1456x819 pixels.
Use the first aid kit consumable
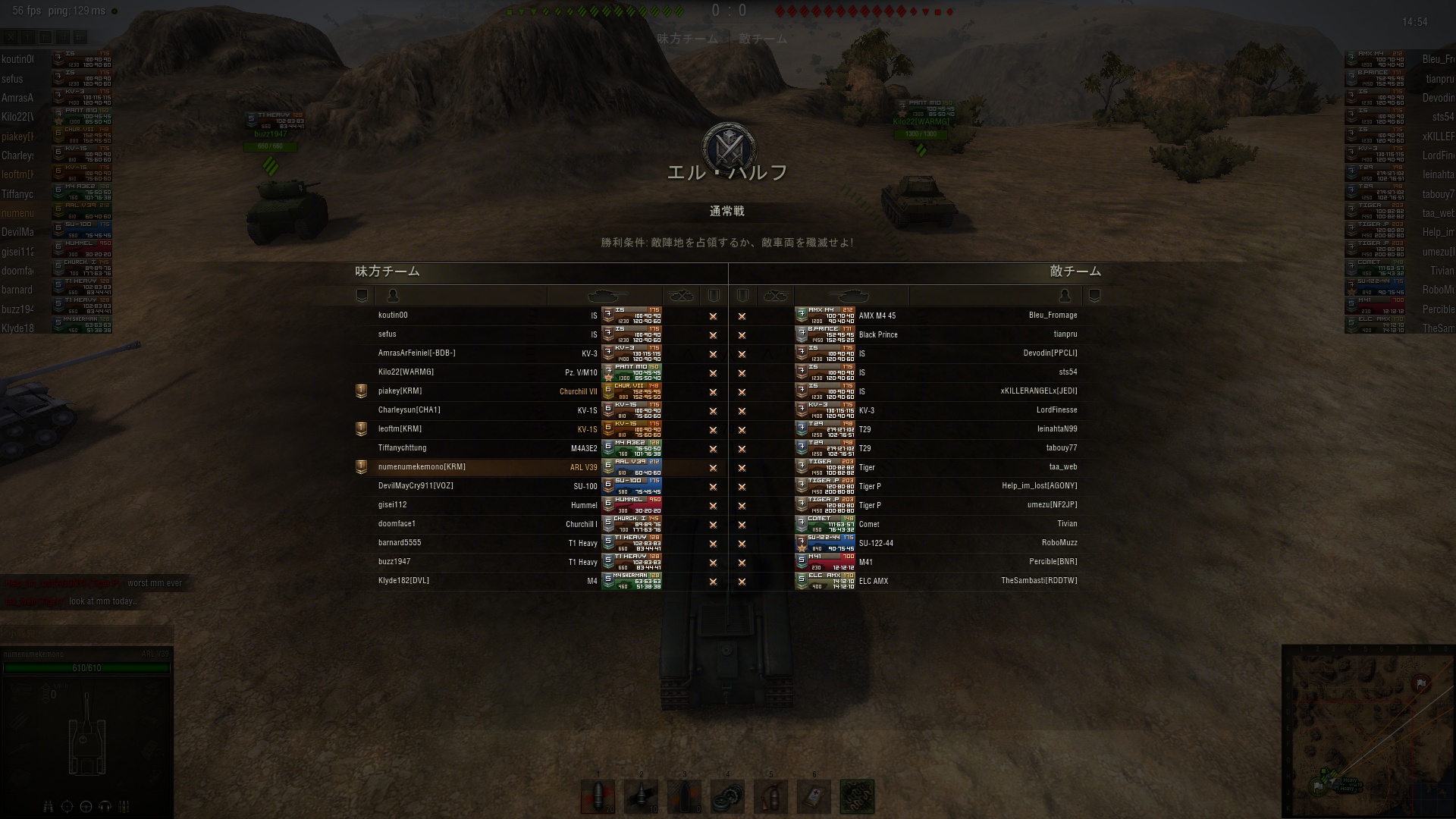(x=814, y=797)
